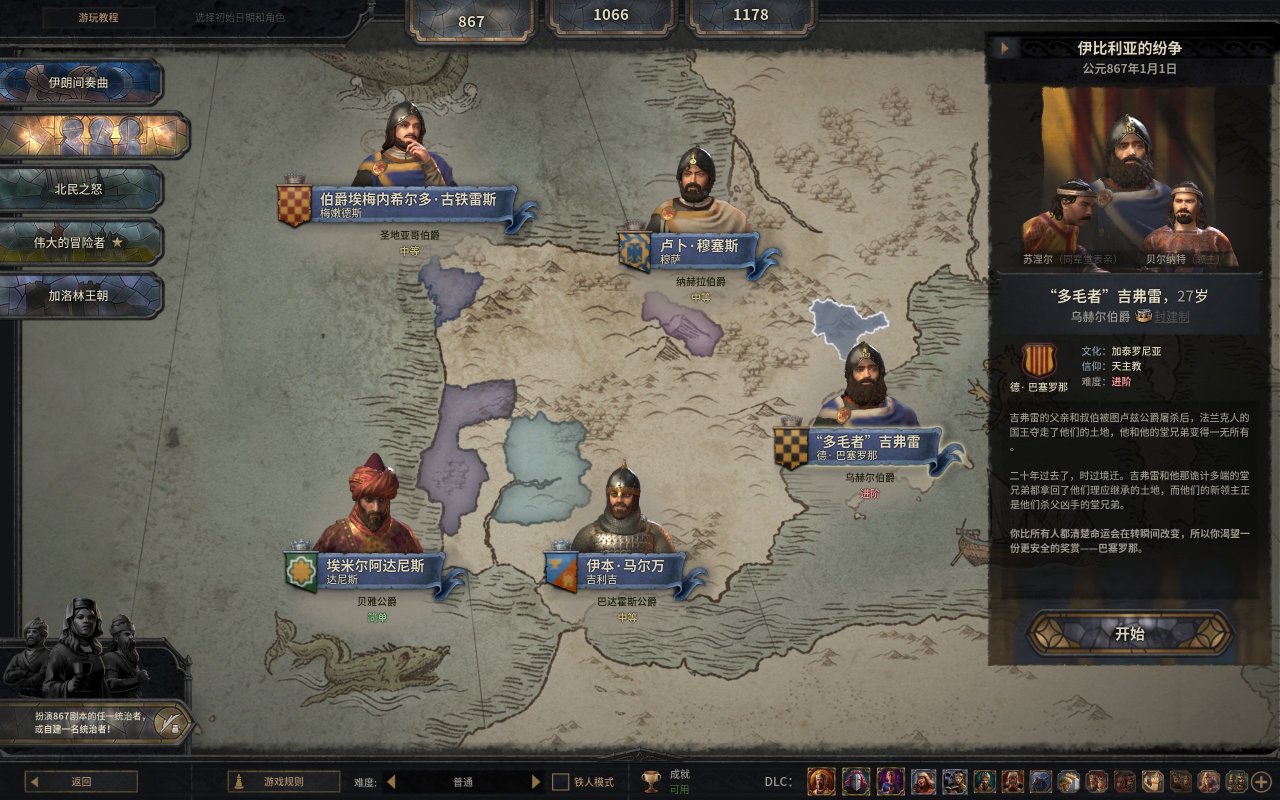Switch to the 1066 start date
Viewport: 1280px width, 800px height.
tap(611, 16)
